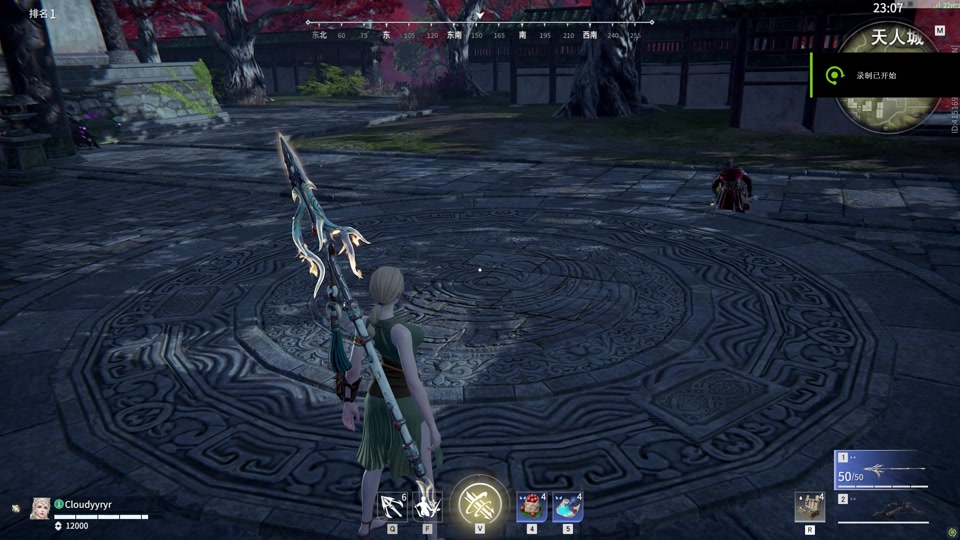Trigger the character skill beside the grapple
Image resolution: width=960 pixels, height=540 pixels.
[x=428, y=506]
